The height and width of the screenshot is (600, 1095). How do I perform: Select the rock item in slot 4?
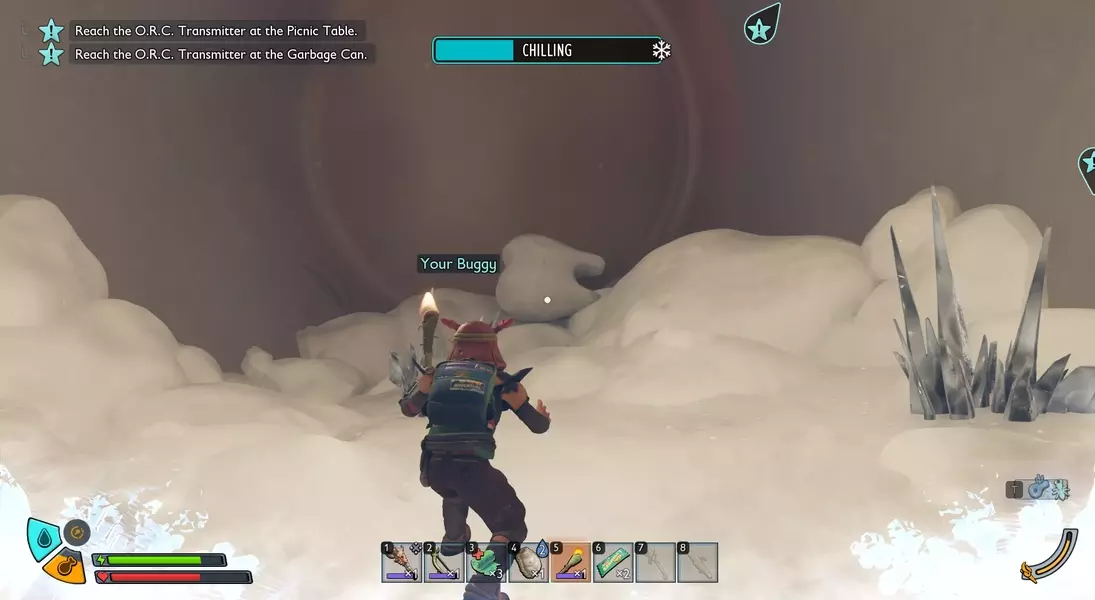tap(528, 563)
